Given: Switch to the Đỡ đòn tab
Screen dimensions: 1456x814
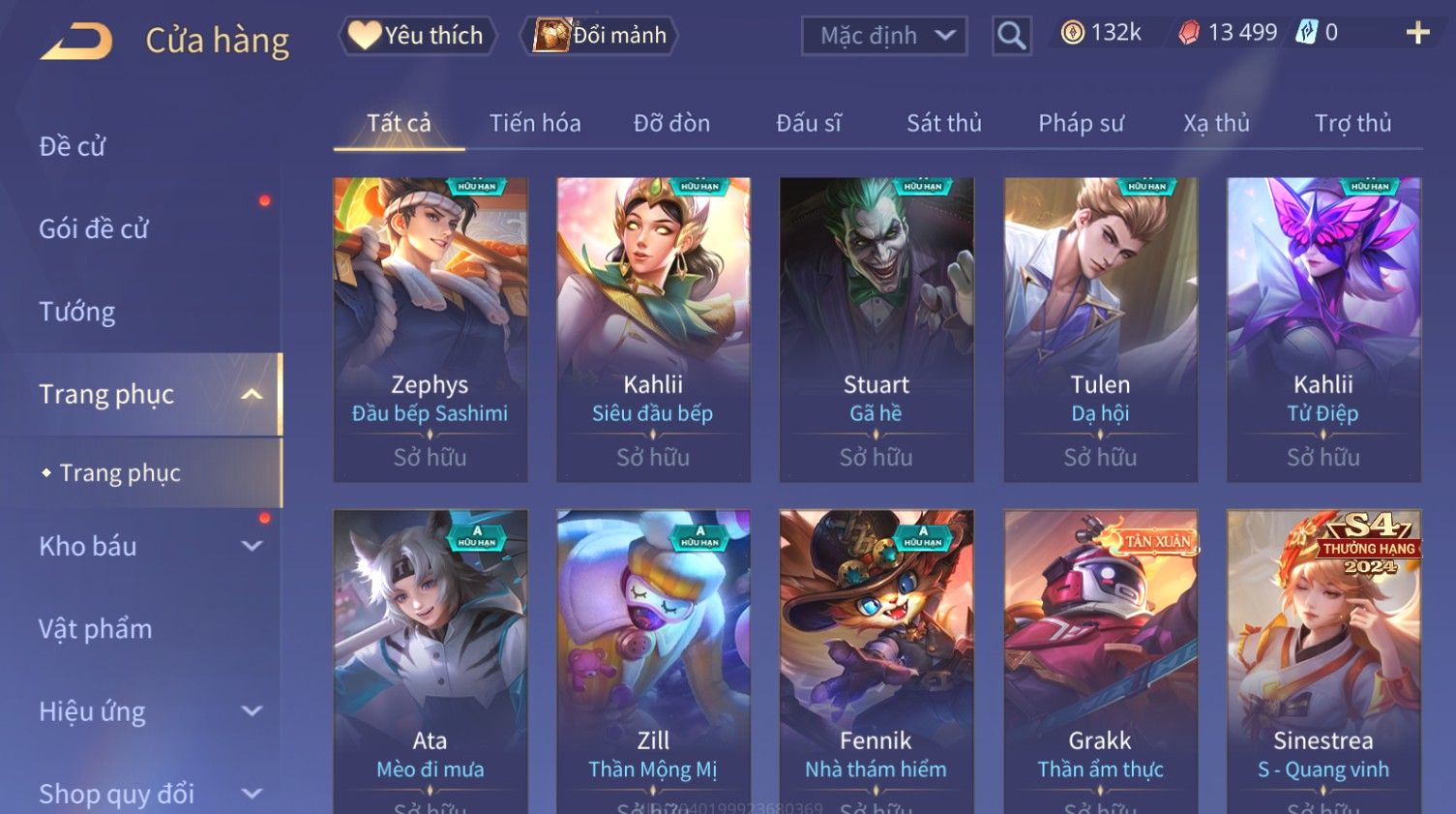Looking at the screenshot, I should (671, 123).
